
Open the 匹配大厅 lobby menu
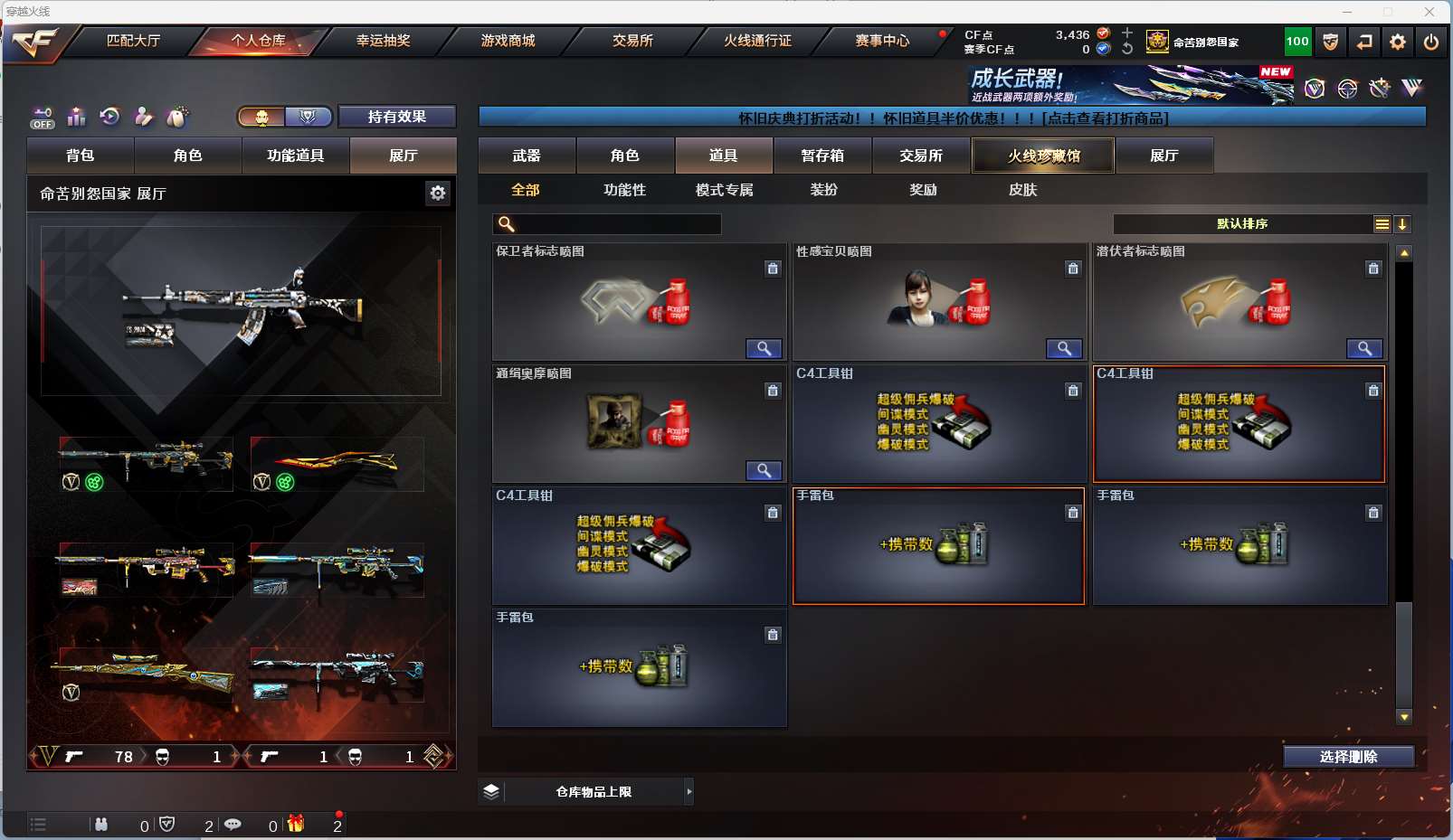click(x=133, y=41)
